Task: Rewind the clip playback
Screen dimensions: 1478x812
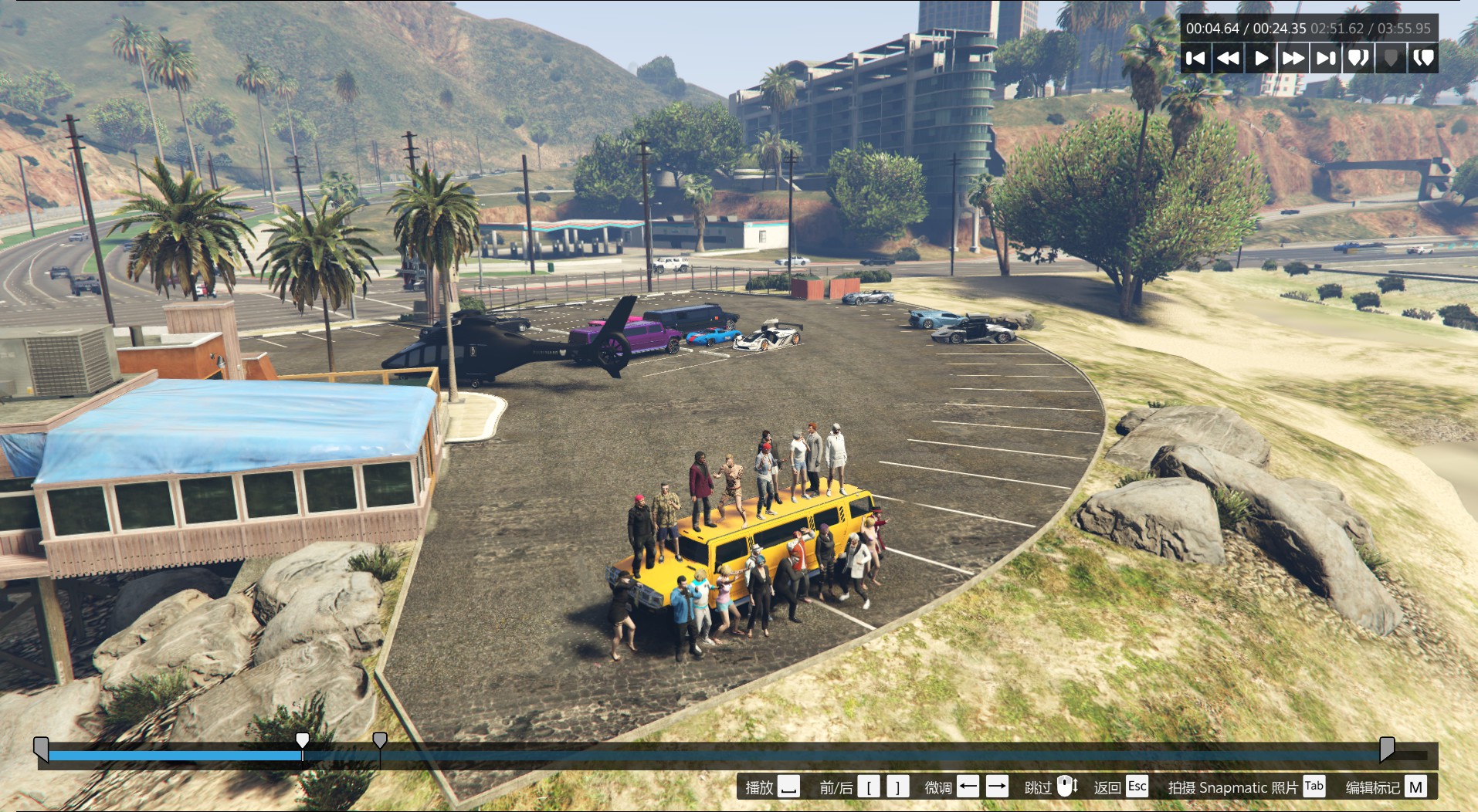Action: pyautogui.click(x=1228, y=59)
